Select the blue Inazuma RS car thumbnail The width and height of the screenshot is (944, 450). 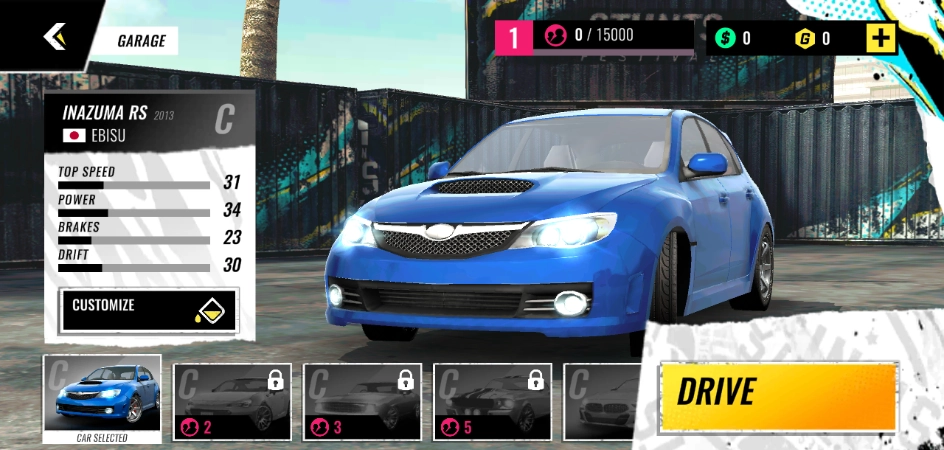click(x=102, y=397)
